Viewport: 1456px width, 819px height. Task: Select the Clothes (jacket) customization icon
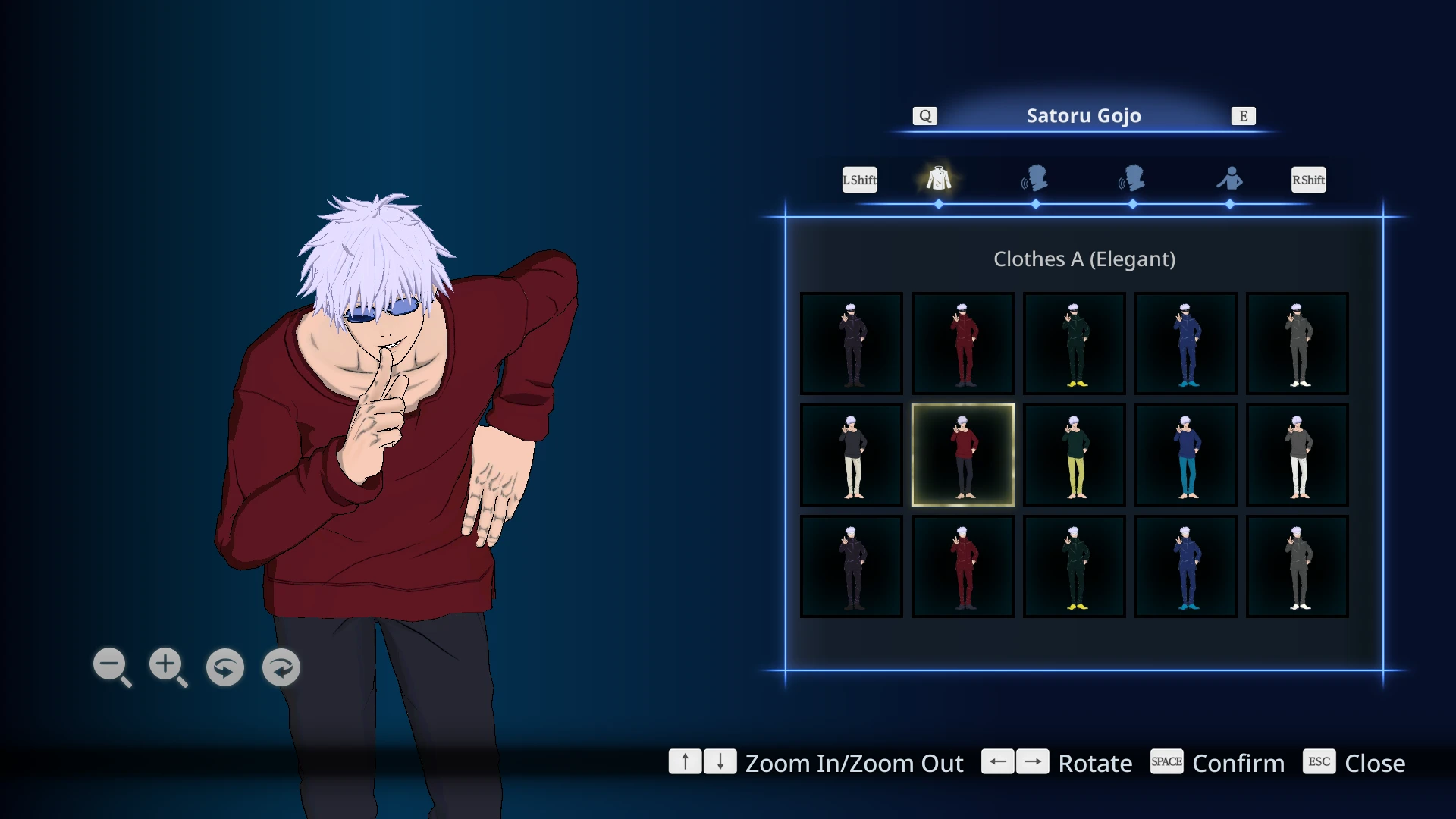pos(938,179)
